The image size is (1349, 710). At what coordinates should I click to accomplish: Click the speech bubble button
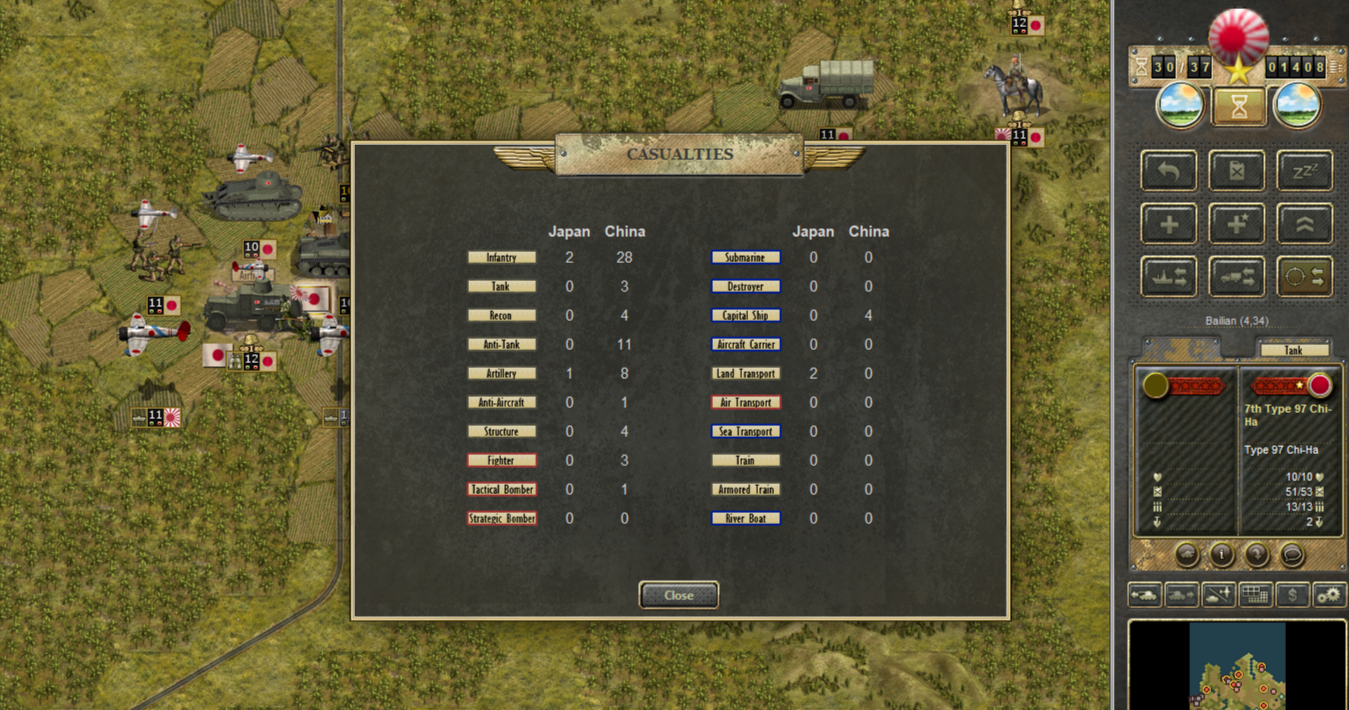(1291, 554)
